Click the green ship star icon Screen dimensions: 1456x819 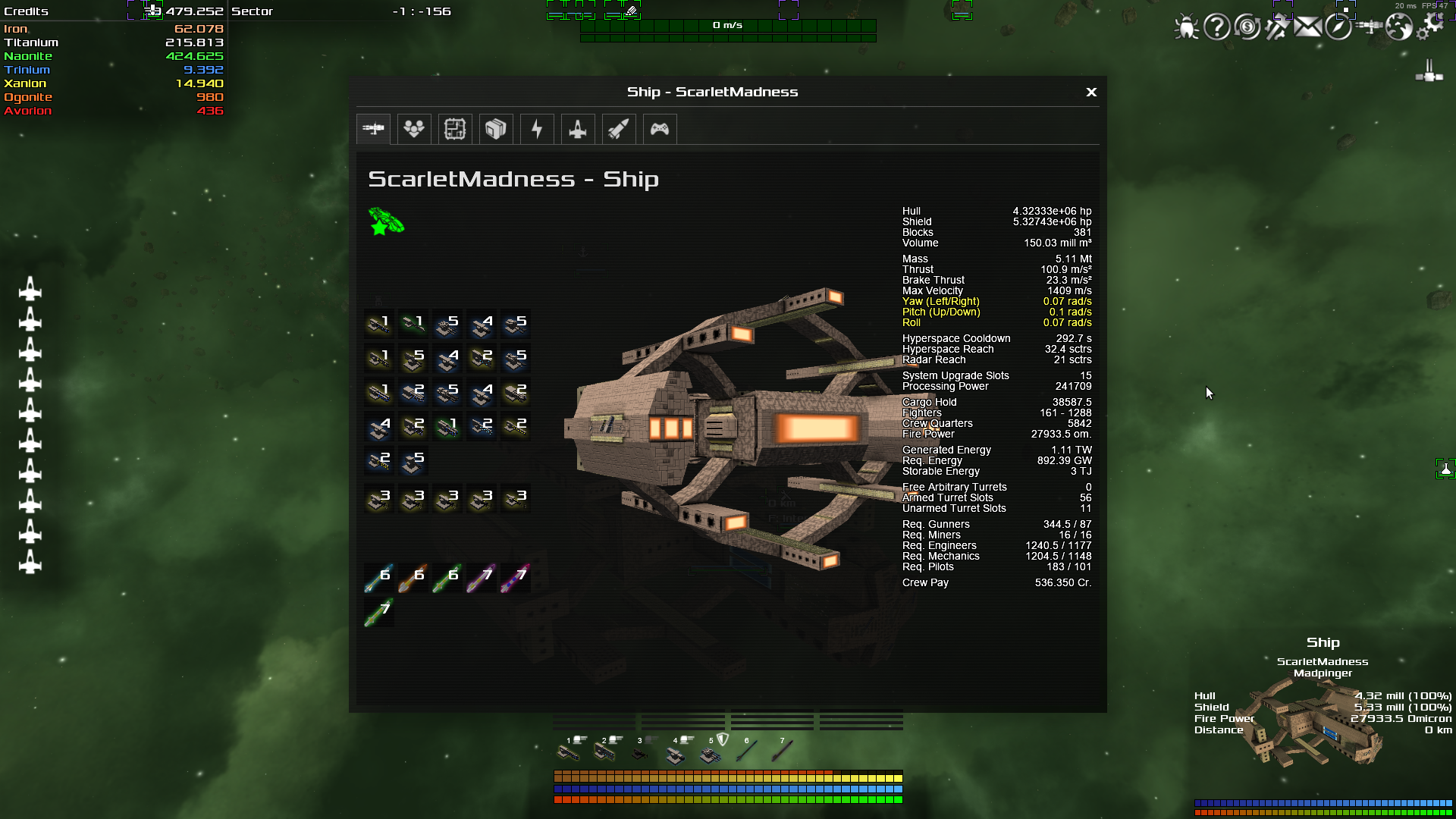[x=386, y=221]
